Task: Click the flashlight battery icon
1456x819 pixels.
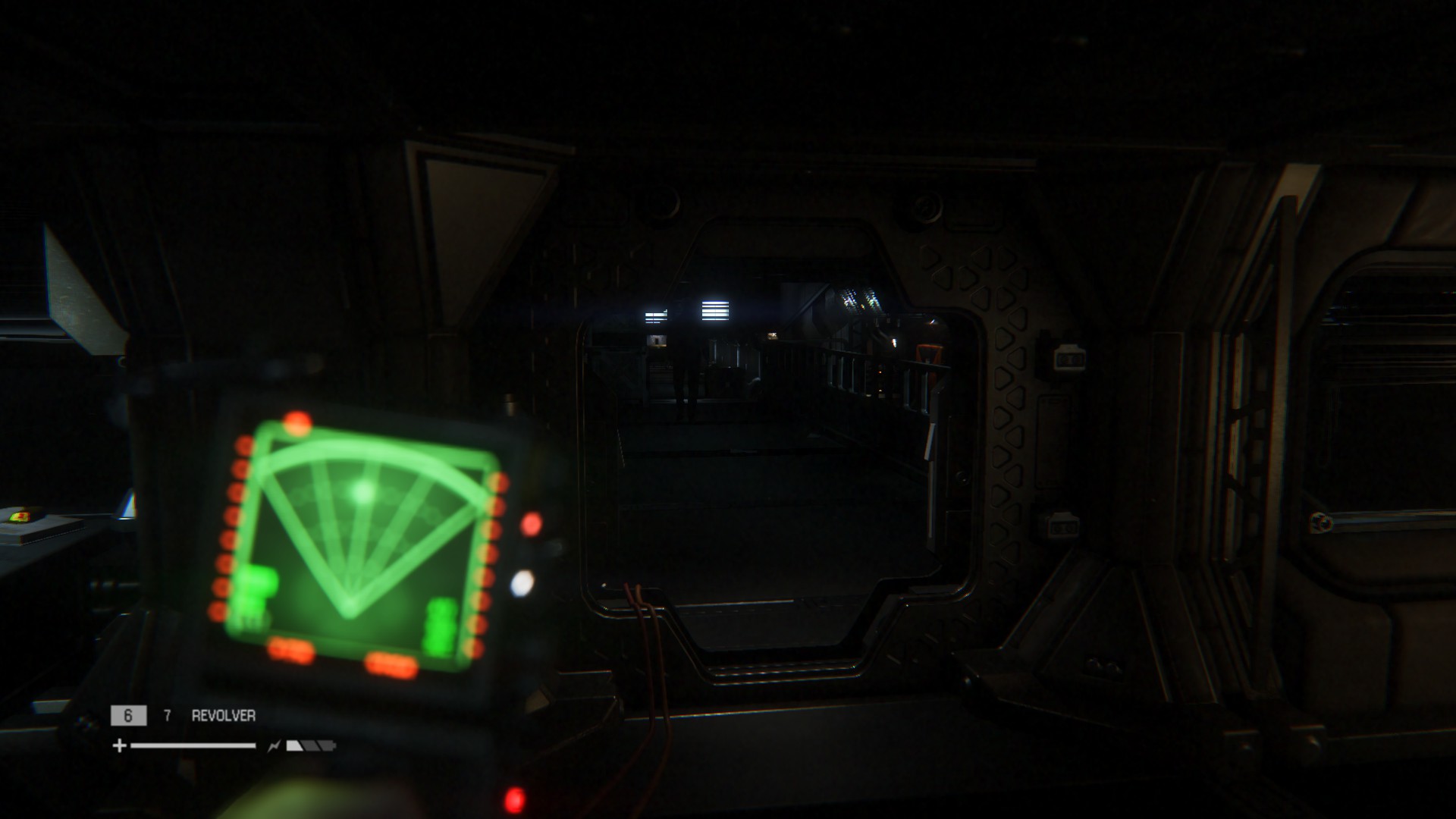Action: [x=310, y=746]
